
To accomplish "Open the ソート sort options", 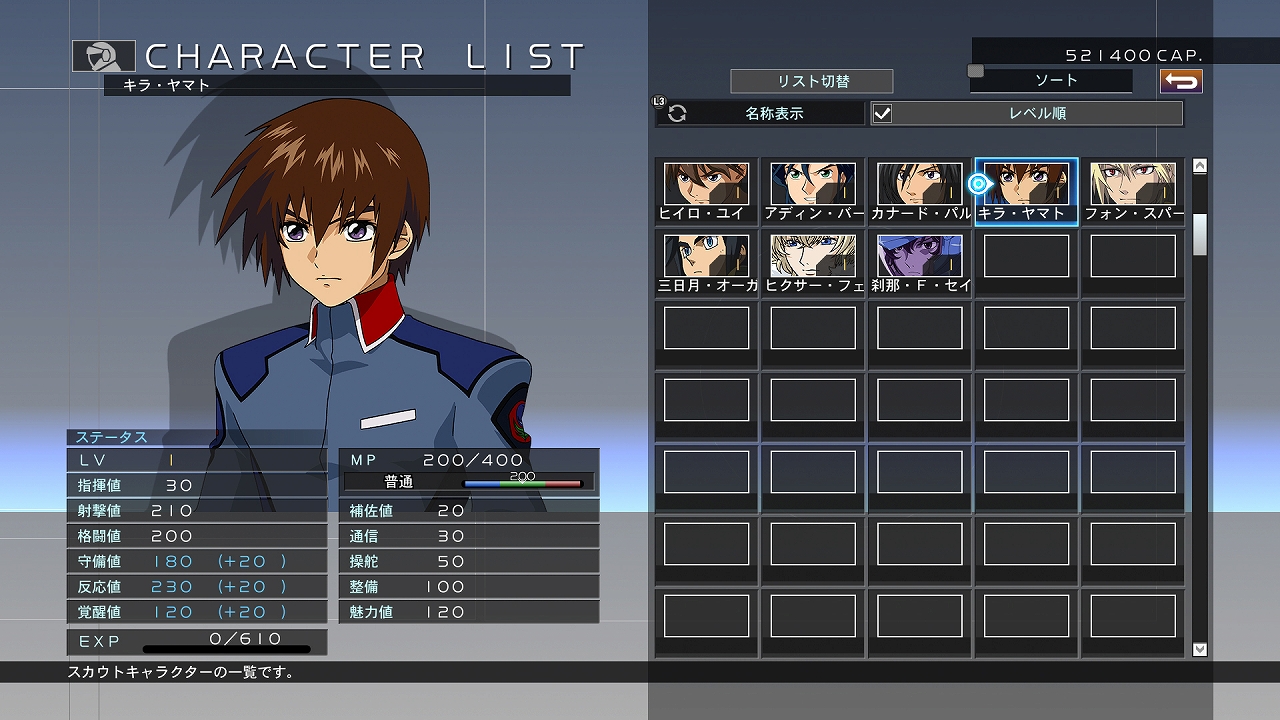I will tap(1049, 81).
